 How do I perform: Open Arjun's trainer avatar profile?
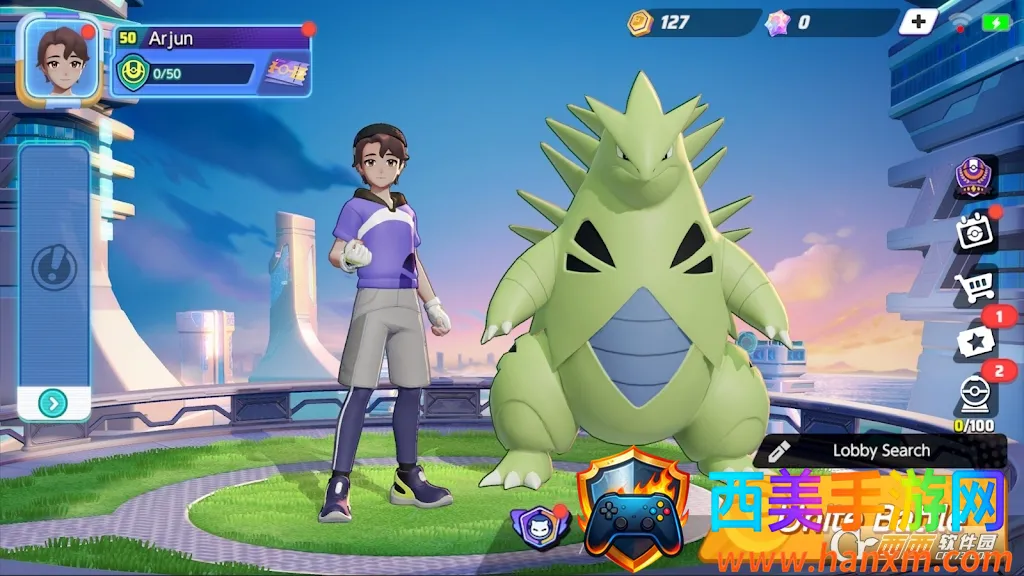coord(60,60)
